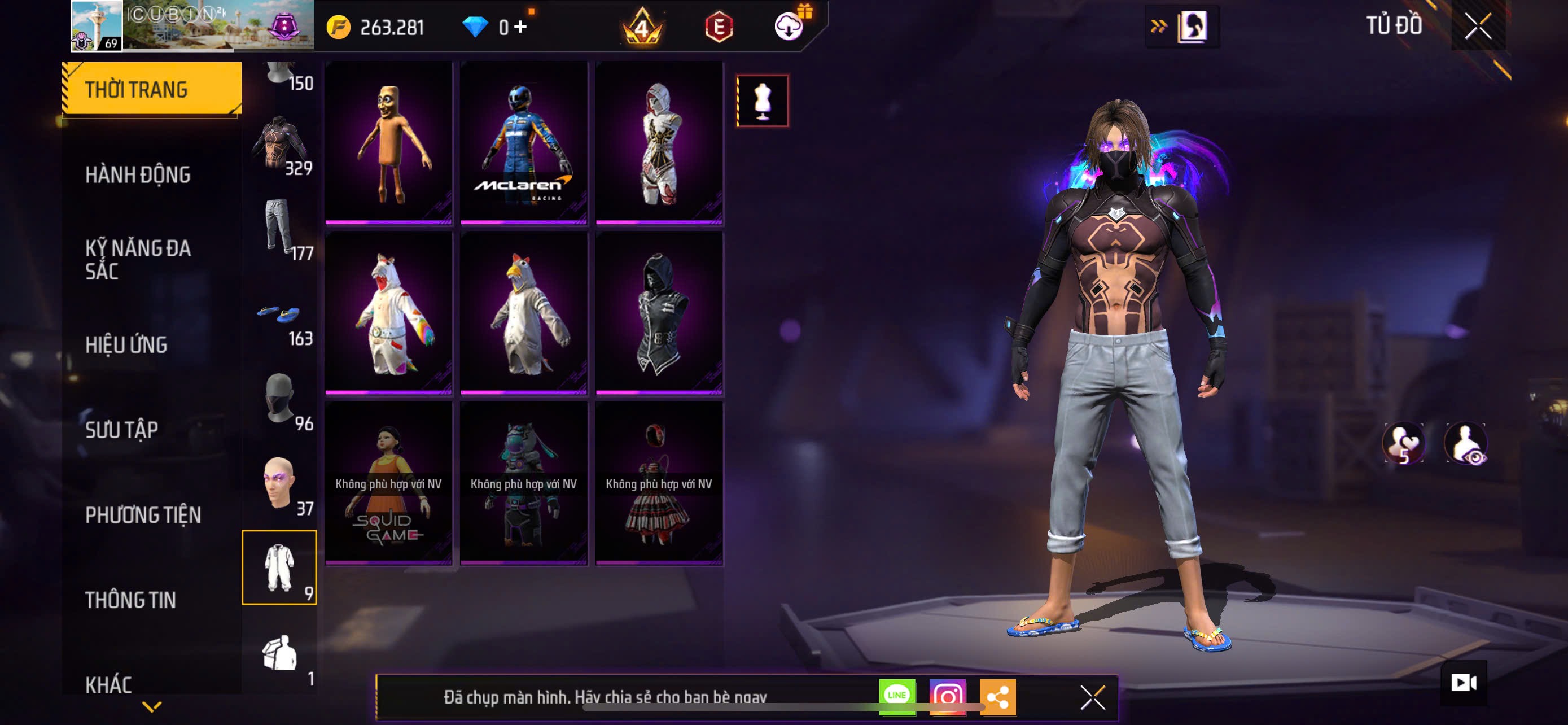1568x725 pixels.
Task: Select the brown wooden mask costume
Action: [x=388, y=143]
